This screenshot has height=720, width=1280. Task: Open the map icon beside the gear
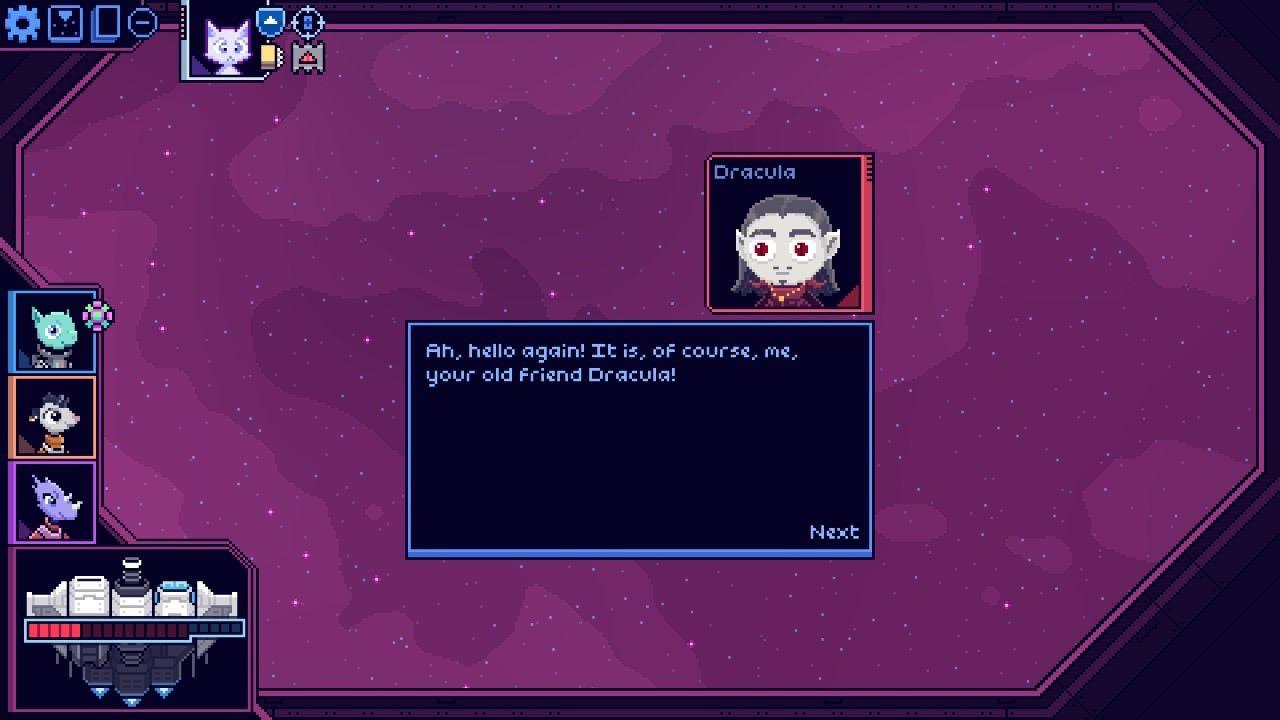pyautogui.click(x=65, y=23)
